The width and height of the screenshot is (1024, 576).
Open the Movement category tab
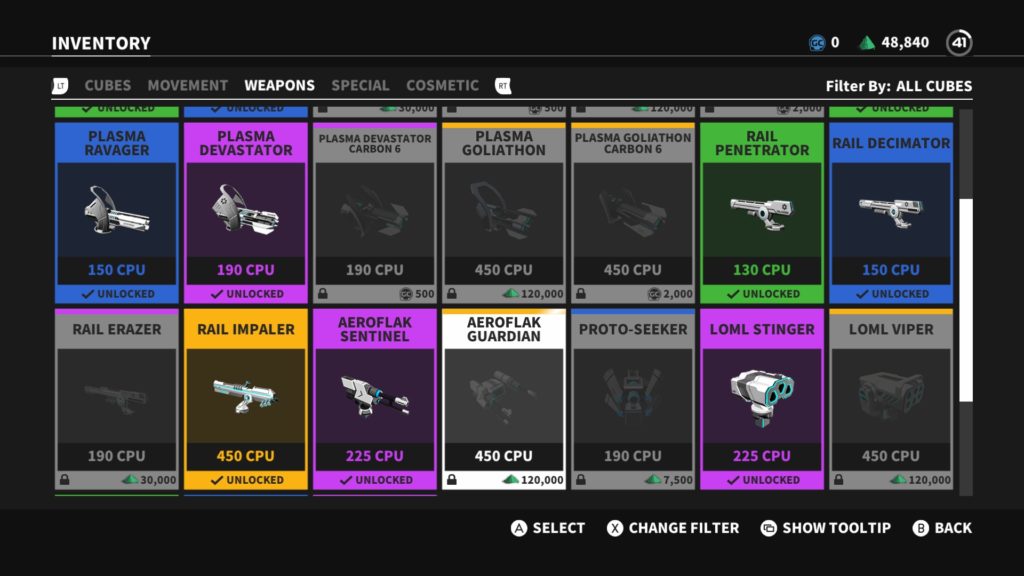pos(187,86)
